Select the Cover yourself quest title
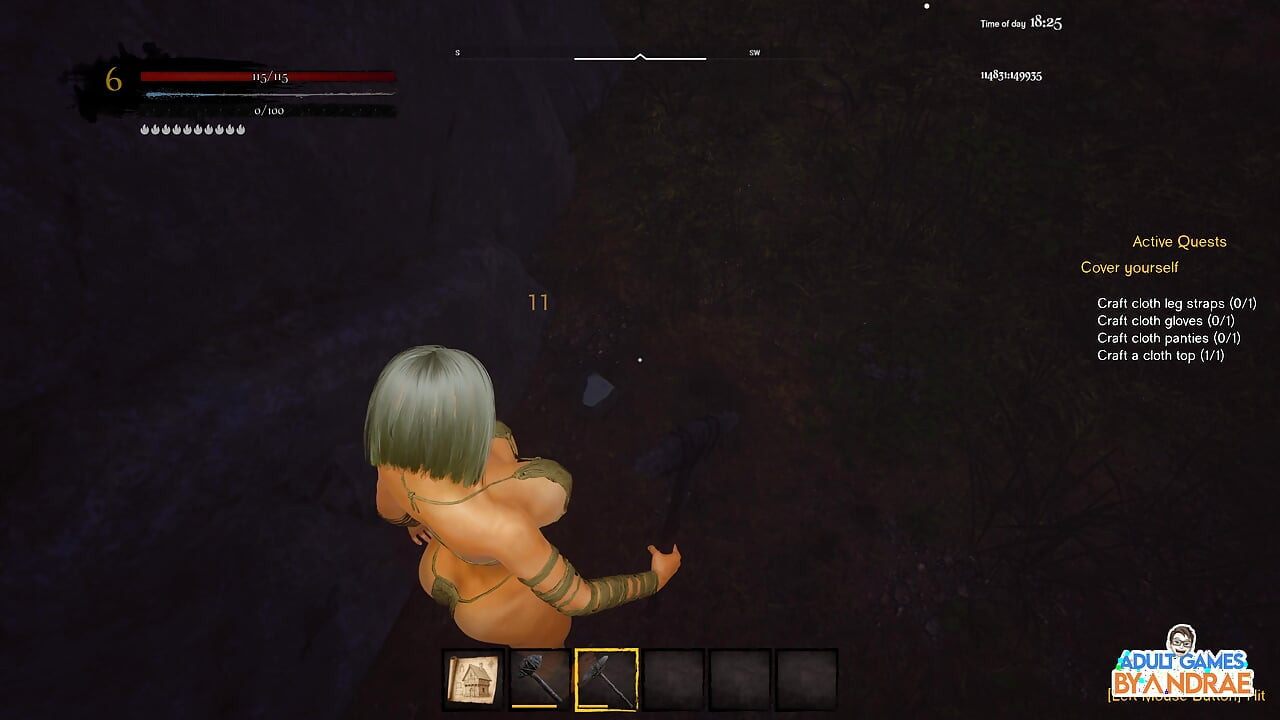Screen dimensions: 1280x720 coord(1129,268)
